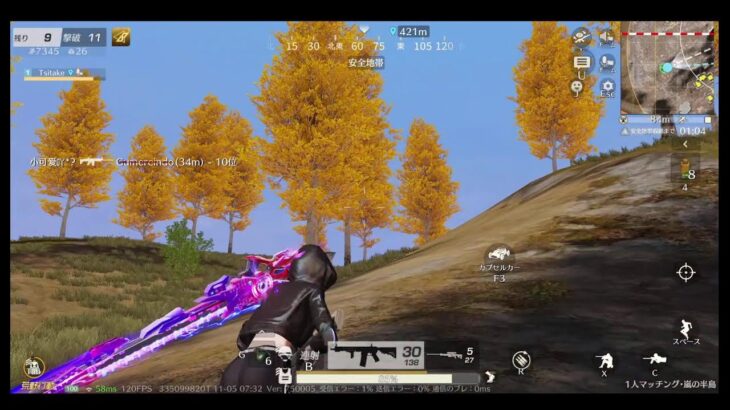Toggle the microphone voice input icon
The height and width of the screenshot is (410, 730).
tap(607, 62)
